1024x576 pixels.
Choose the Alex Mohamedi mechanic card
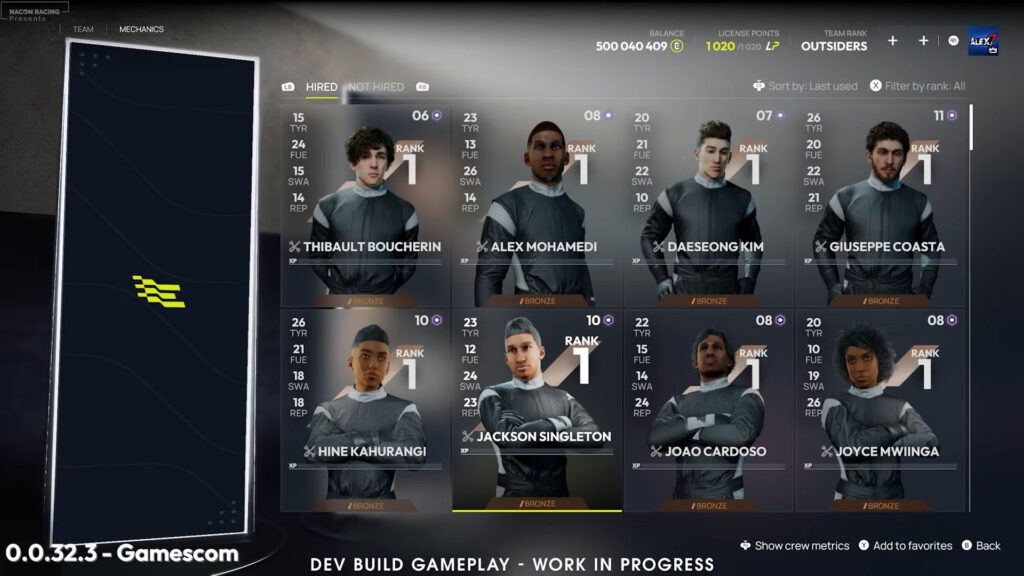[x=537, y=206]
